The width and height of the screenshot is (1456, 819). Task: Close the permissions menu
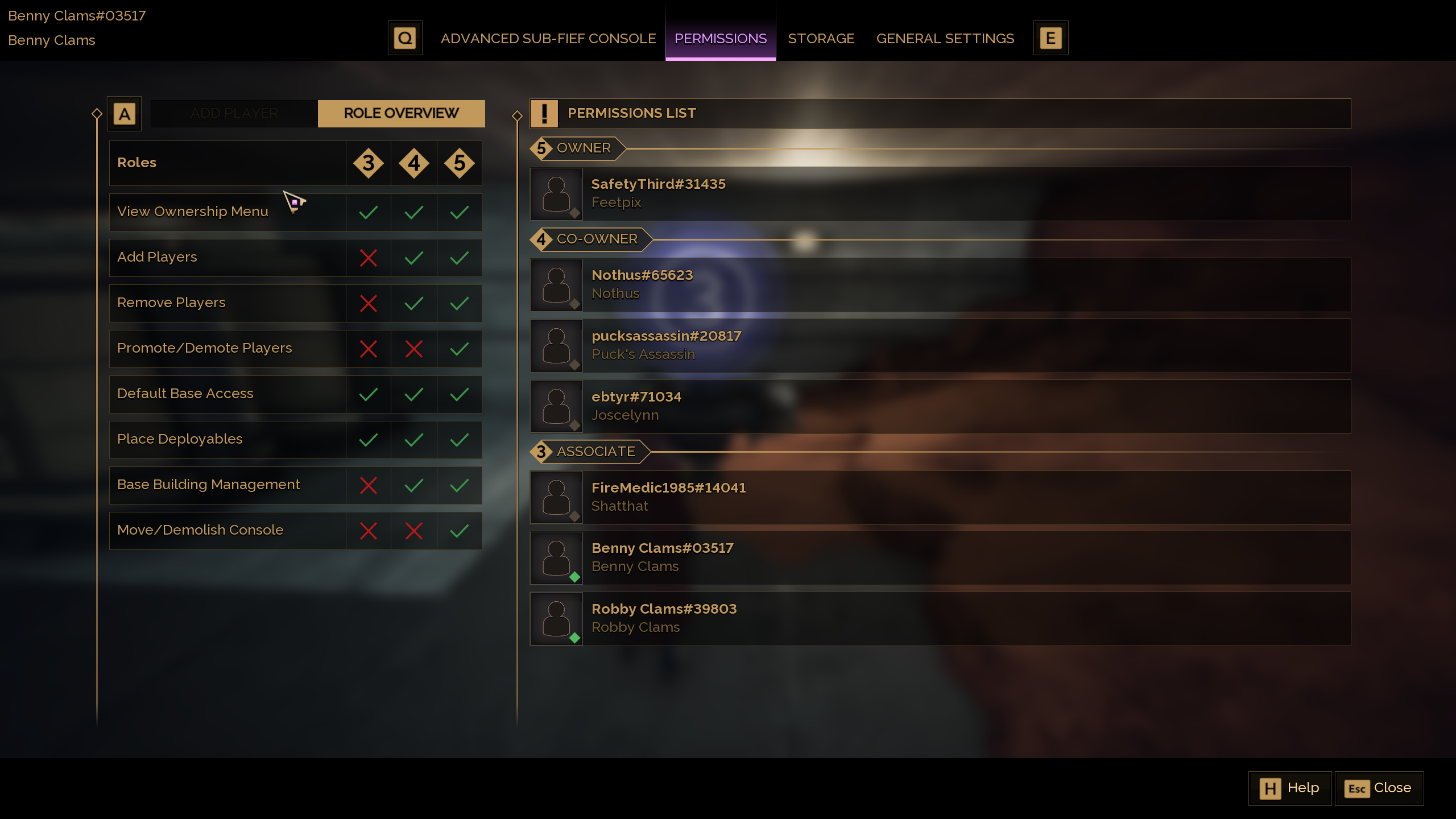tap(1379, 788)
